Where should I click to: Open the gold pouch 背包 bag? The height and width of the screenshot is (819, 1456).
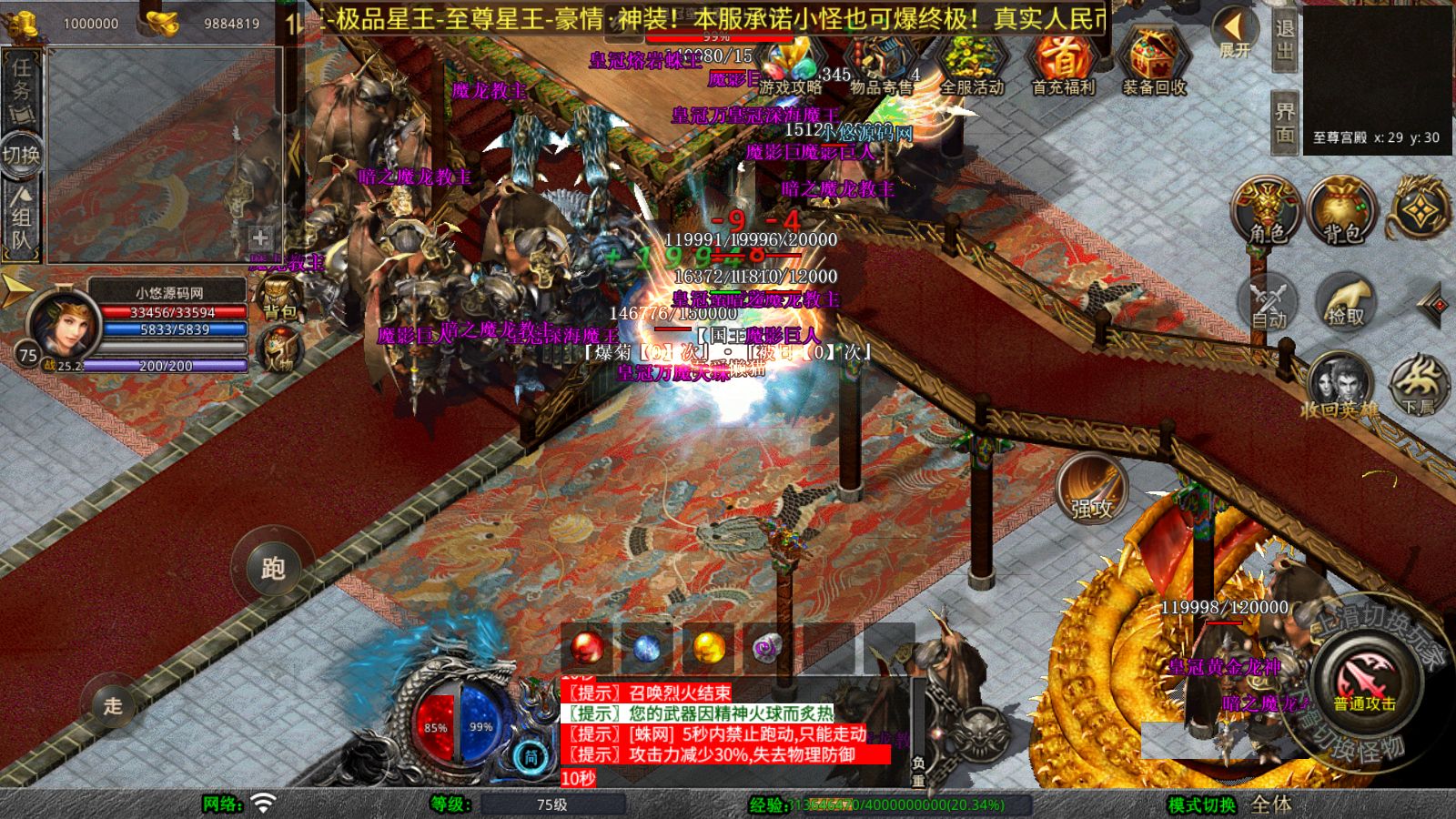(x=1342, y=211)
